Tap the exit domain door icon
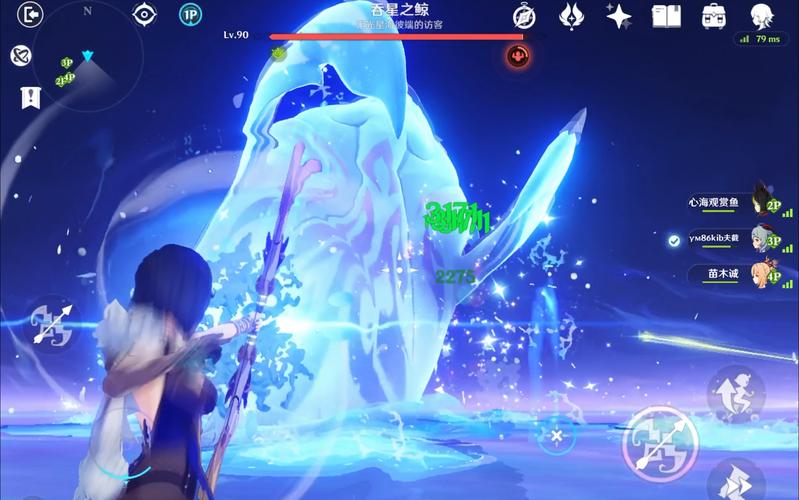 tap(31, 15)
